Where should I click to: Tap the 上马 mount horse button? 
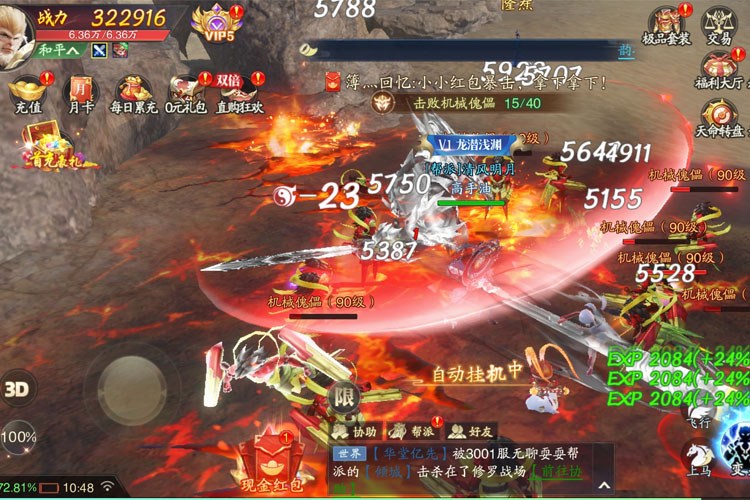tap(700, 460)
